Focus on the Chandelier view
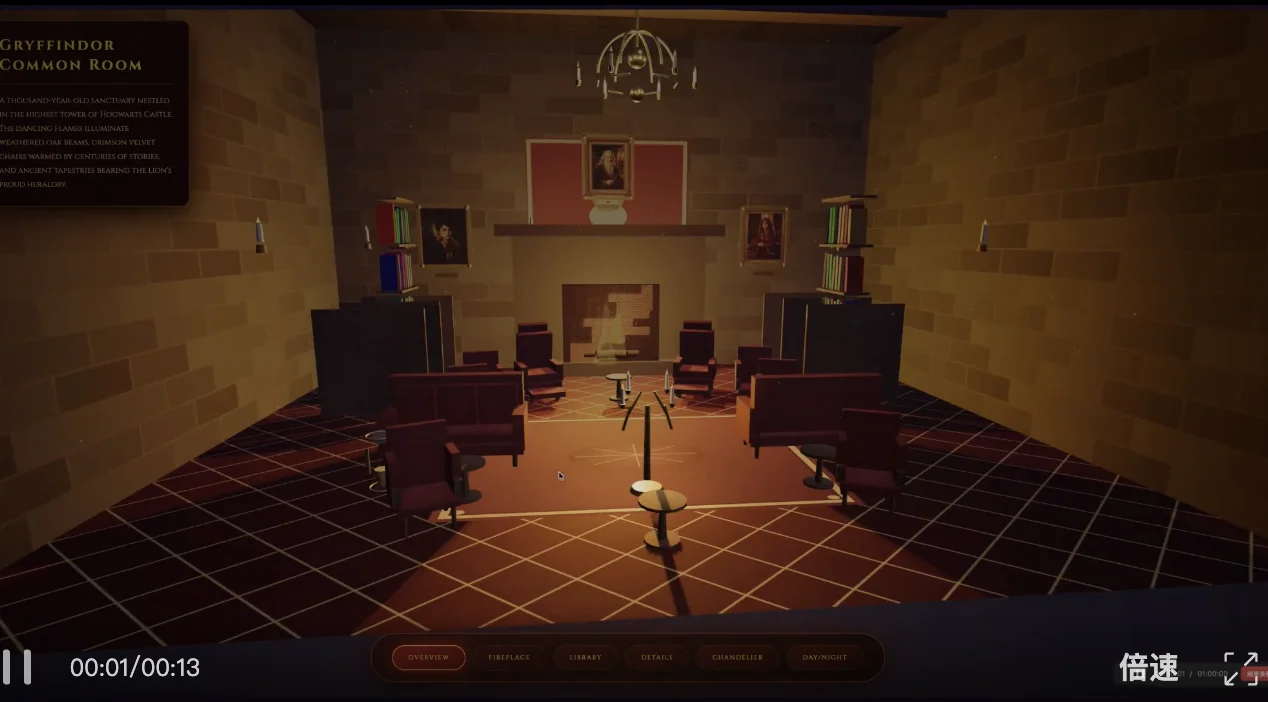Viewport: 1268px width, 702px height. point(737,657)
